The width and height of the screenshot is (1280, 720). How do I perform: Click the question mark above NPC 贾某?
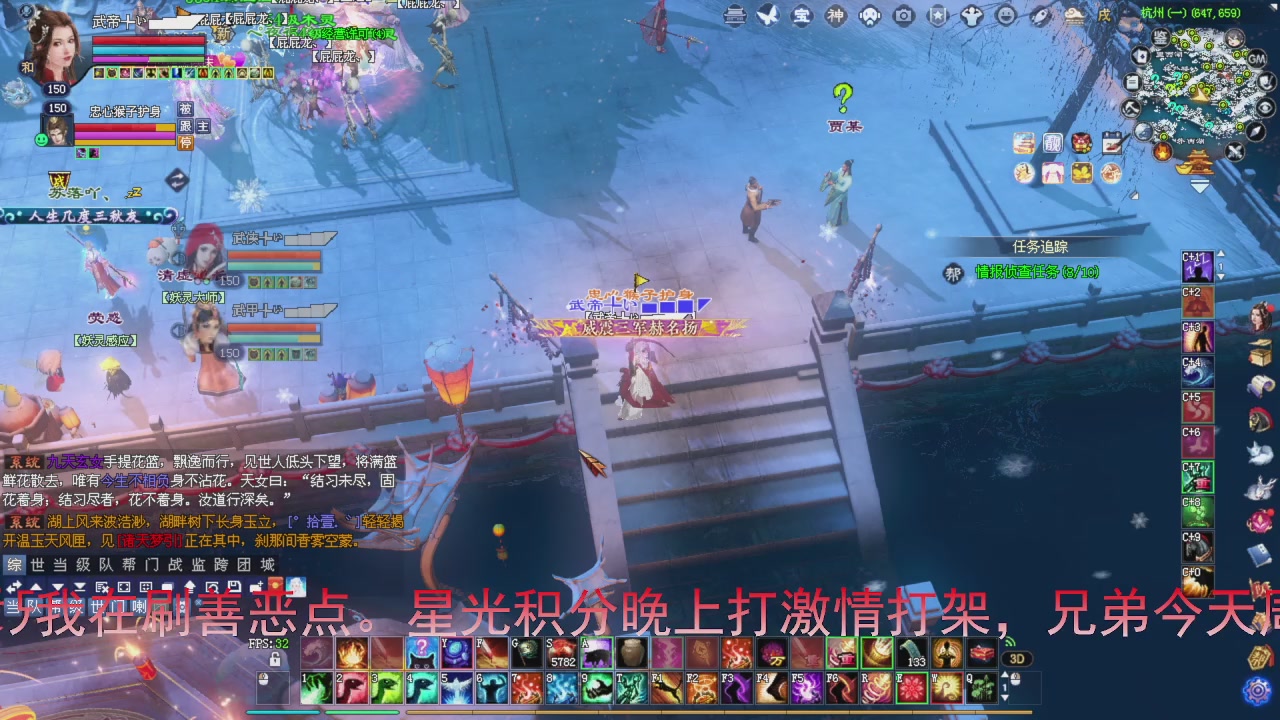845,98
